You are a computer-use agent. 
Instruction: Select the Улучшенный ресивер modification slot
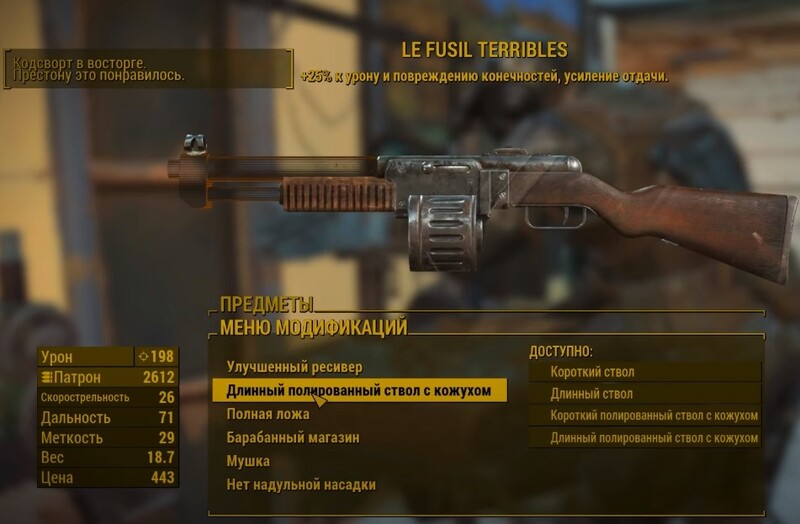coord(294,367)
